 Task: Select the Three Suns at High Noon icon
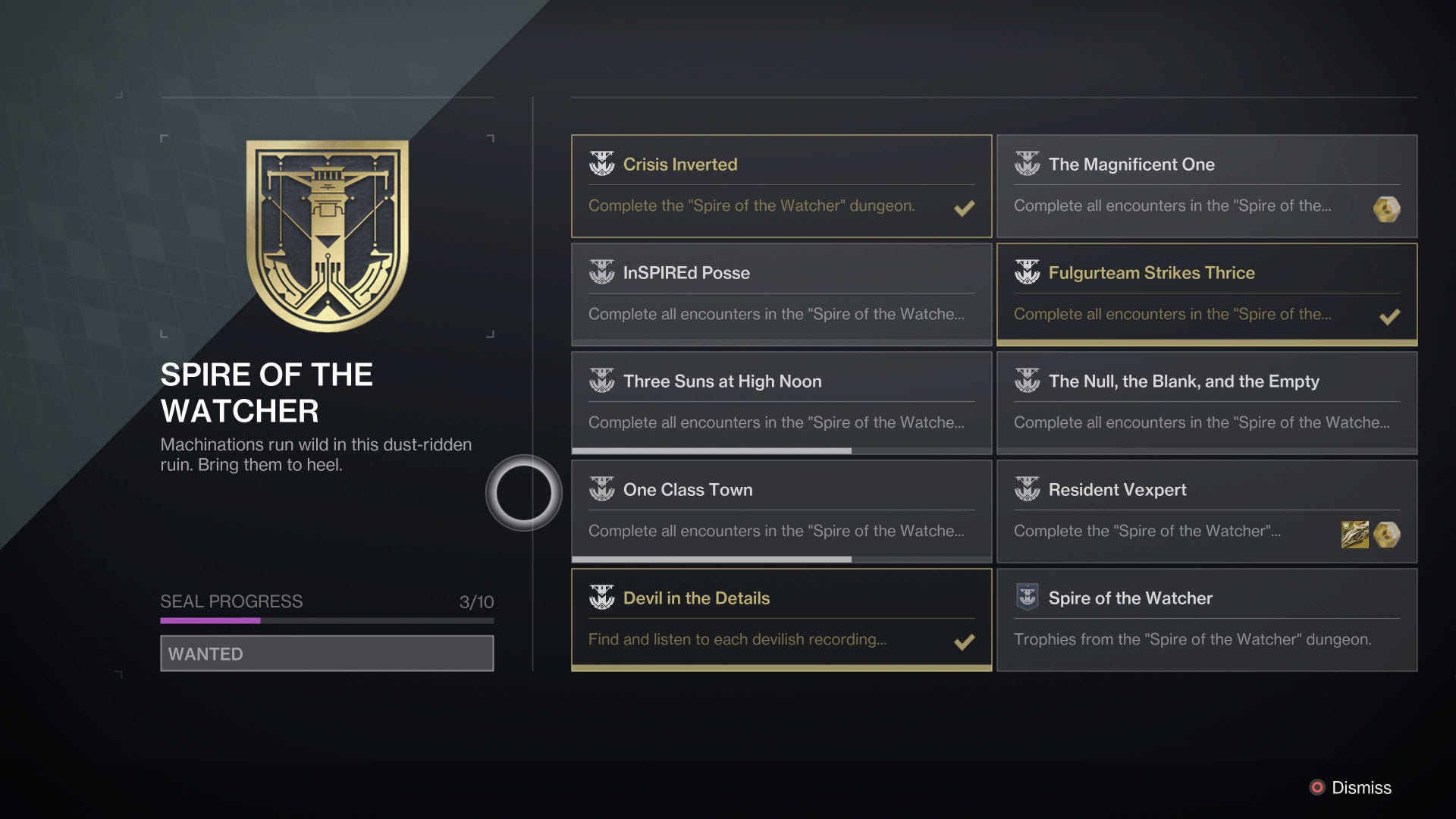pyautogui.click(x=600, y=381)
